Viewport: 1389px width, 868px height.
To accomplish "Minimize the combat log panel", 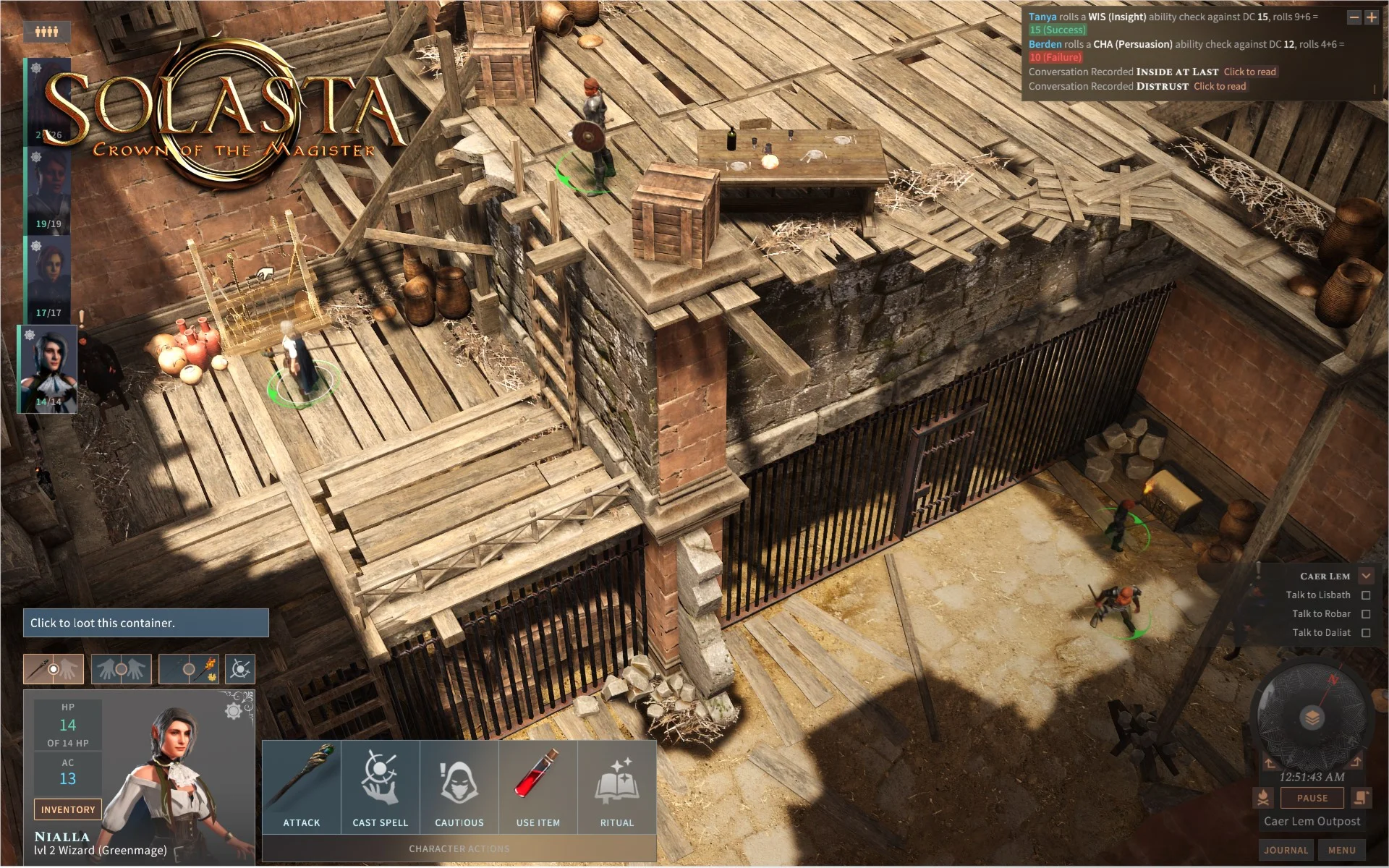I will pos(1354,17).
